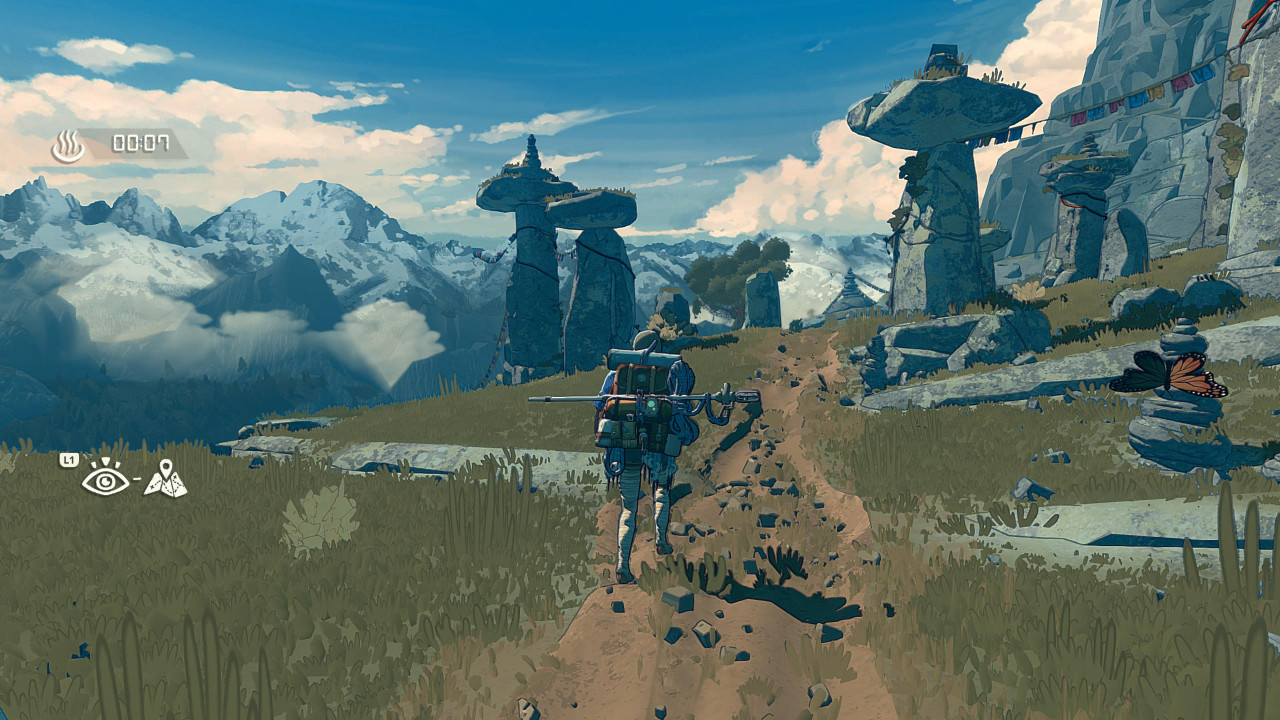Click the hot spring icon beside the timer

pyautogui.click(x=67, y=141)
